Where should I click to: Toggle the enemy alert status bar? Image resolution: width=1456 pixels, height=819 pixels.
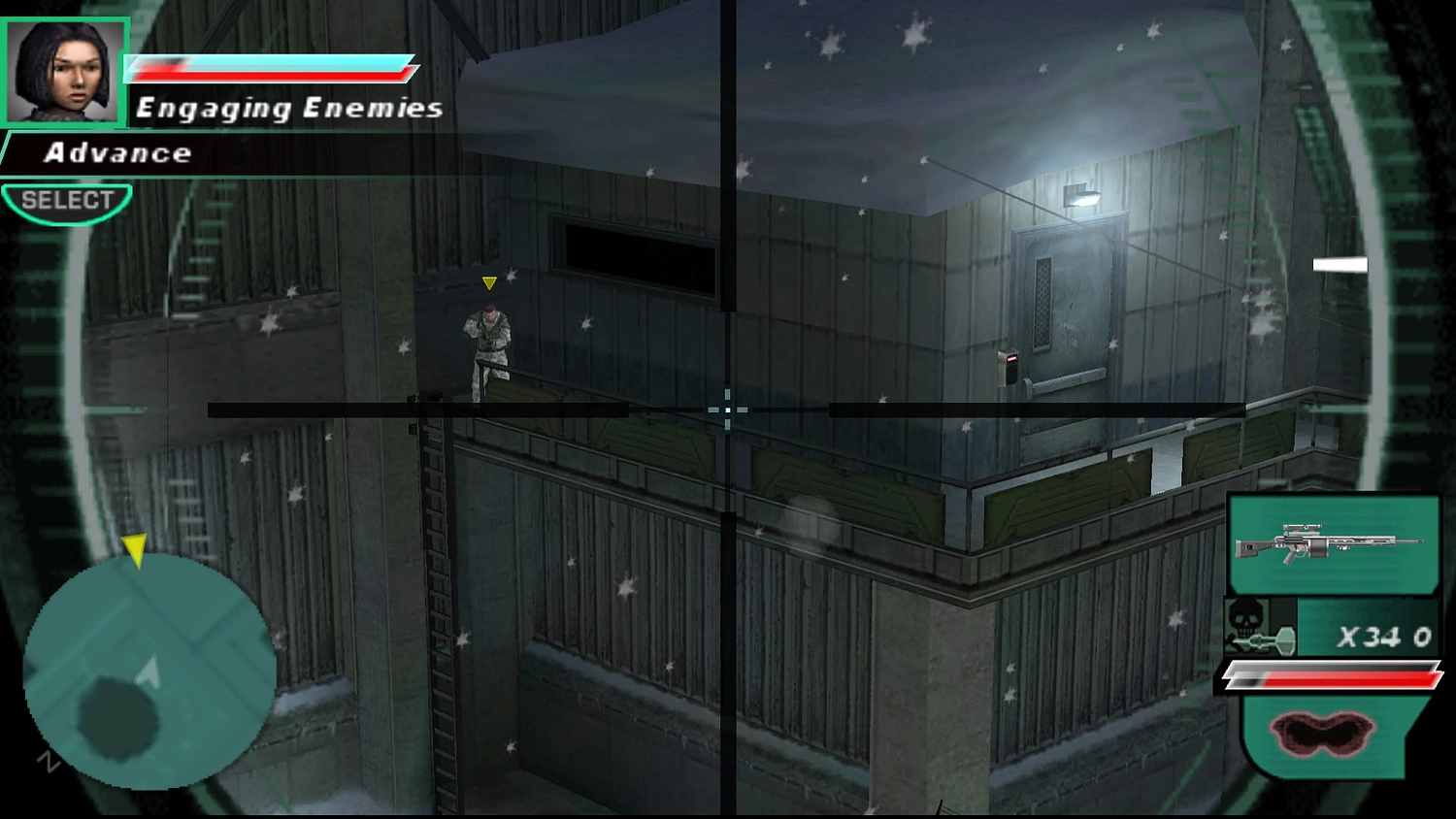click(272, 68)
